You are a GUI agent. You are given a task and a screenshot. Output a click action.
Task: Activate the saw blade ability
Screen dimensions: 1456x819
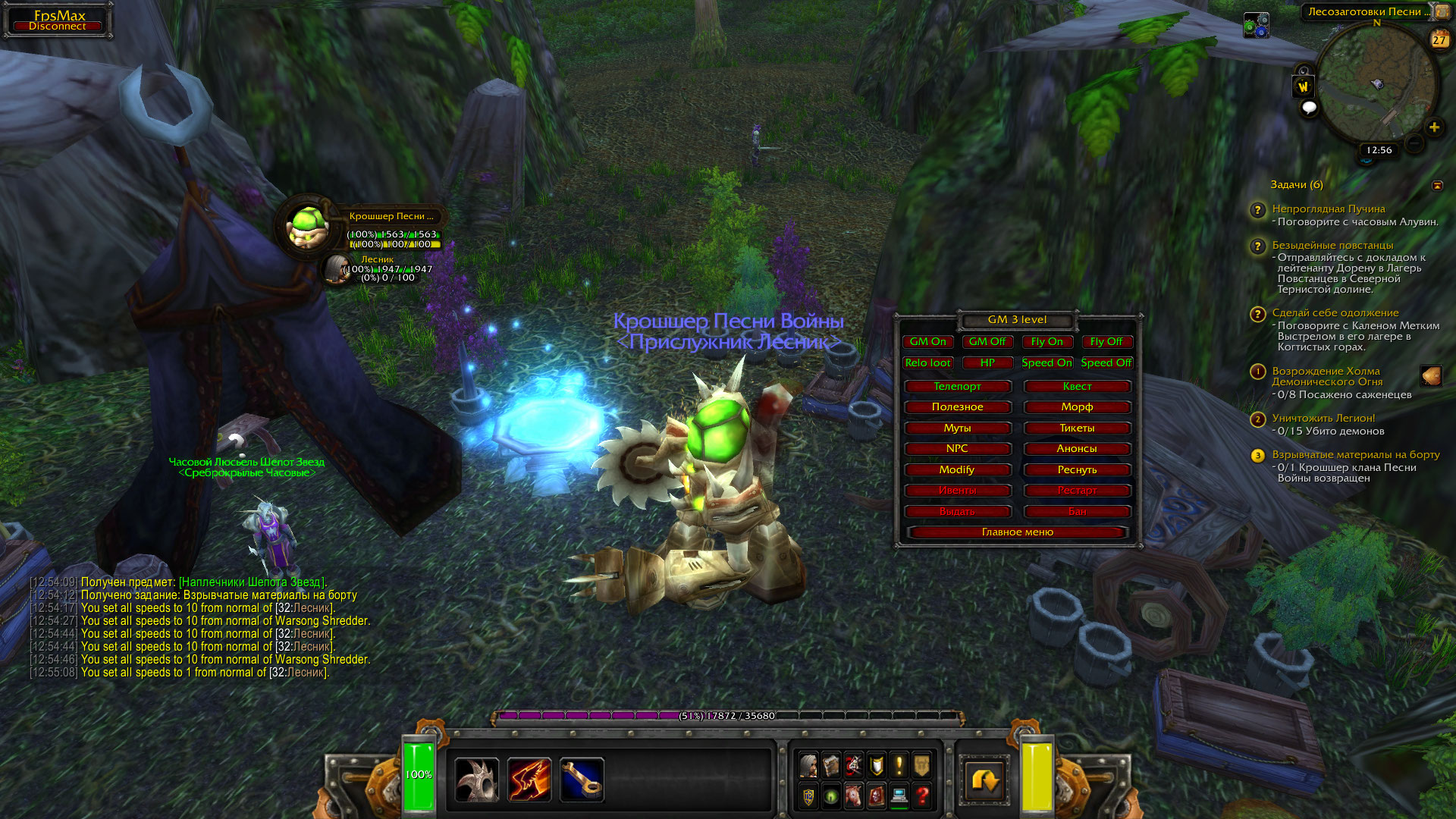click(476, 780)
